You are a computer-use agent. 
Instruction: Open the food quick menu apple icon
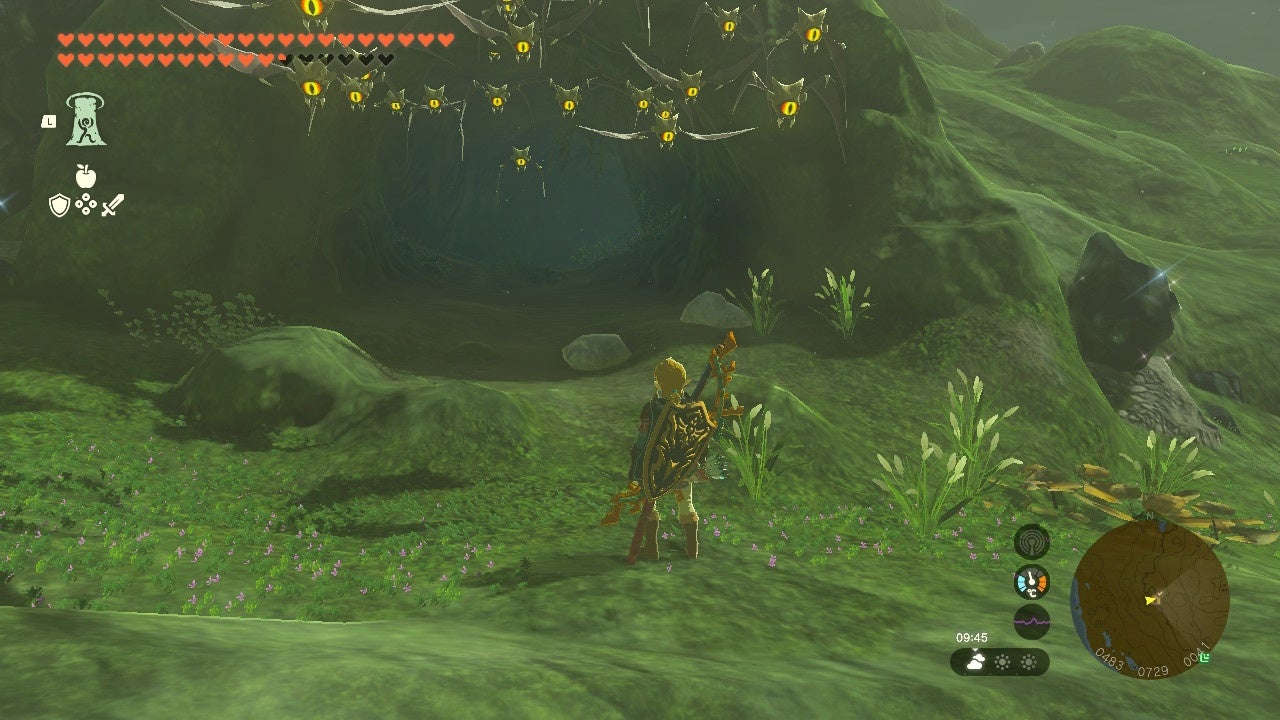coord(85,177)
